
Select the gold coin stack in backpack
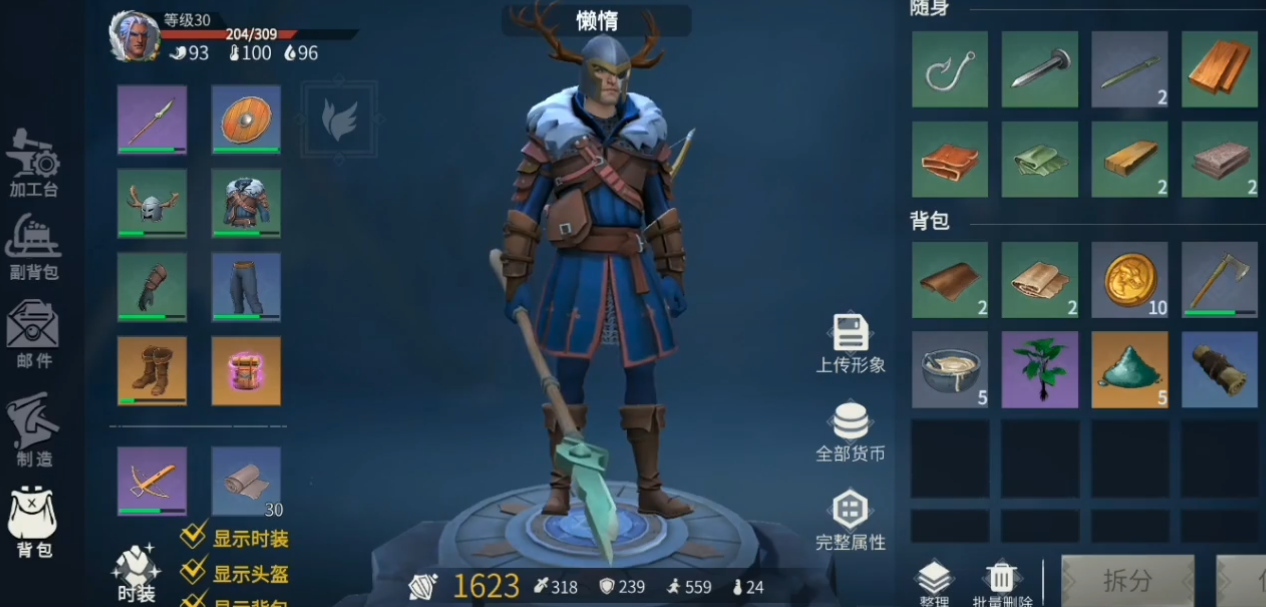[x=1129, y=280]
